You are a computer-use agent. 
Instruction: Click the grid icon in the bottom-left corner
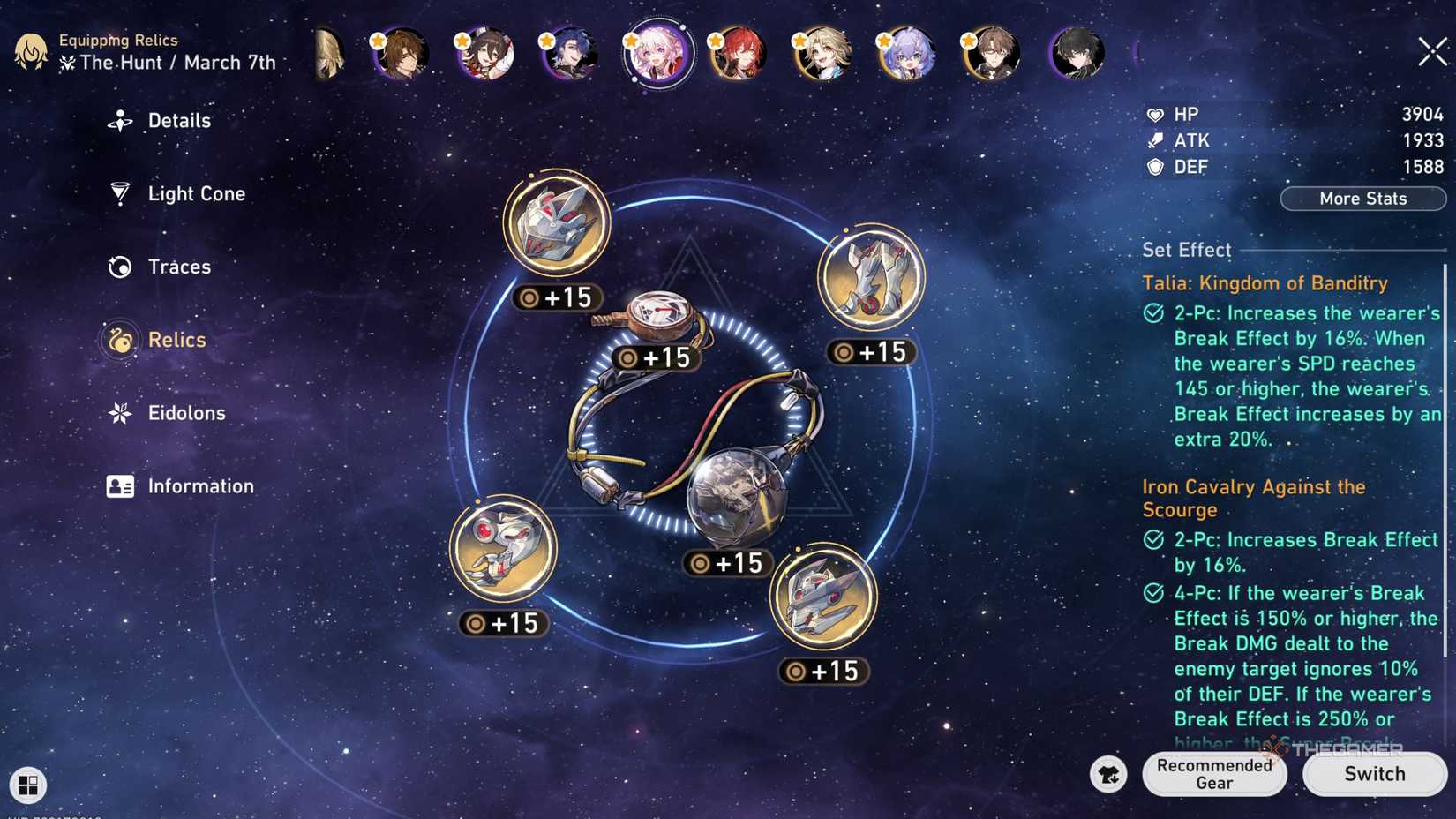pos(29,785)
